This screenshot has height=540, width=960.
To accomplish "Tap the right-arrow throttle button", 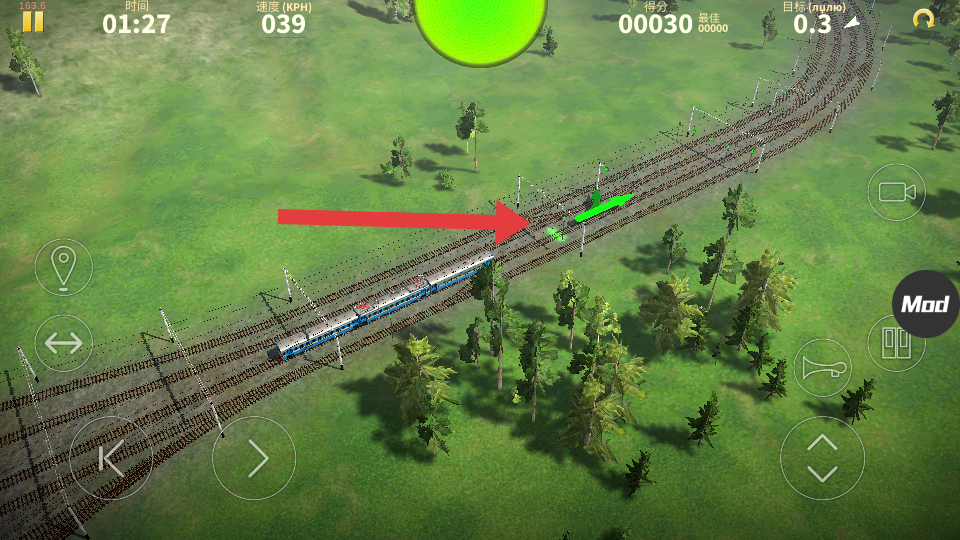I will pyautogui.click(x=254, y=458).
